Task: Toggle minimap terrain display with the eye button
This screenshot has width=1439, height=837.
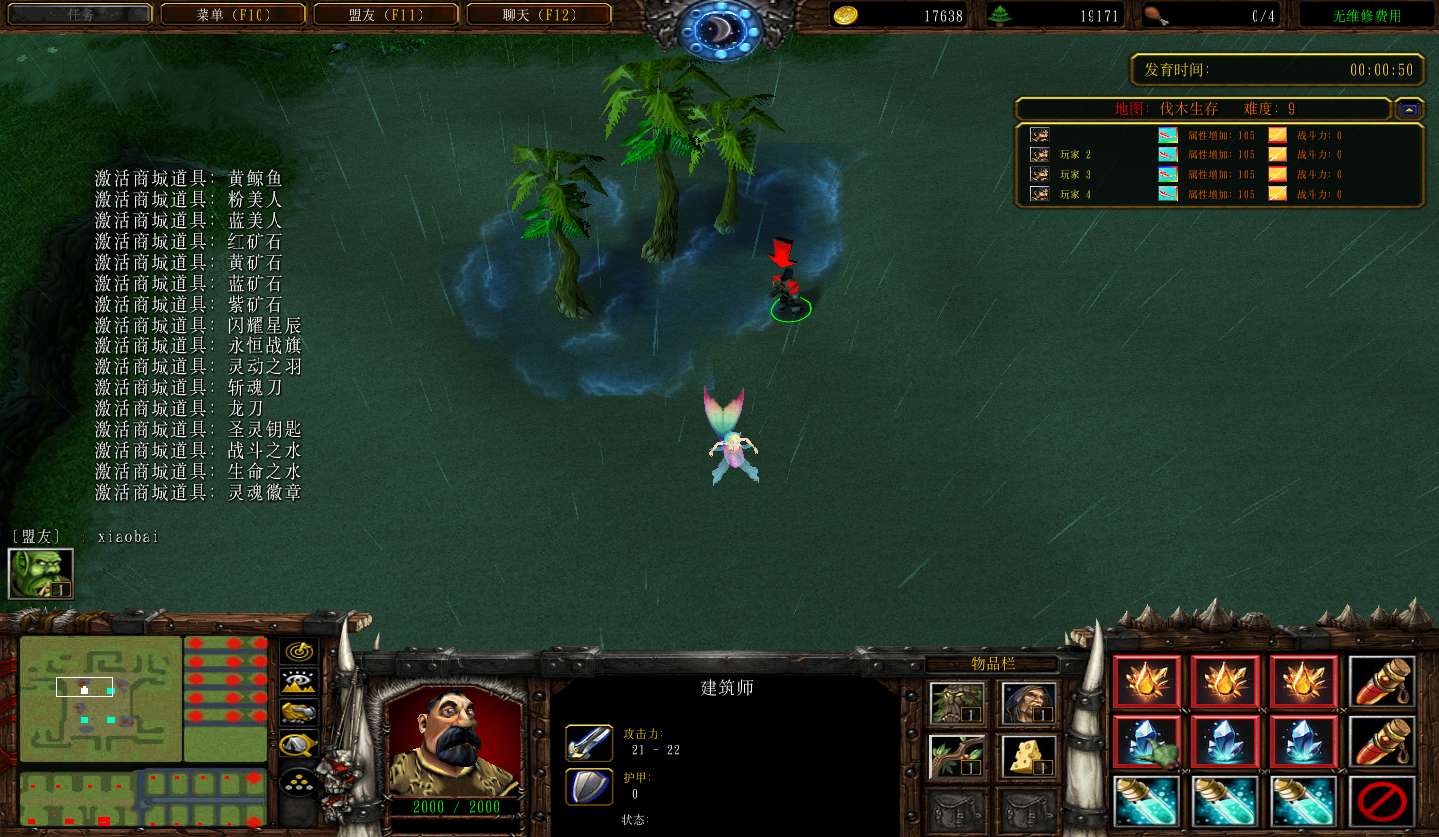Action: (x=298, y=682)
